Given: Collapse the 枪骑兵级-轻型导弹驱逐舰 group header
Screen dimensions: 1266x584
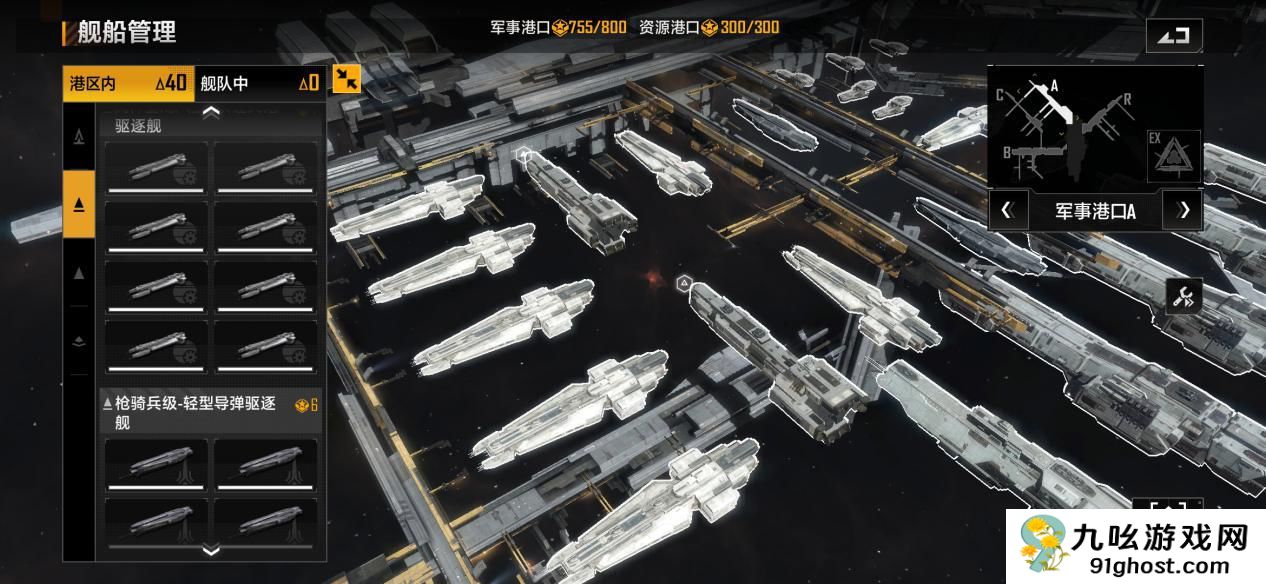Looking at the screenshot, I should [210, 412].
